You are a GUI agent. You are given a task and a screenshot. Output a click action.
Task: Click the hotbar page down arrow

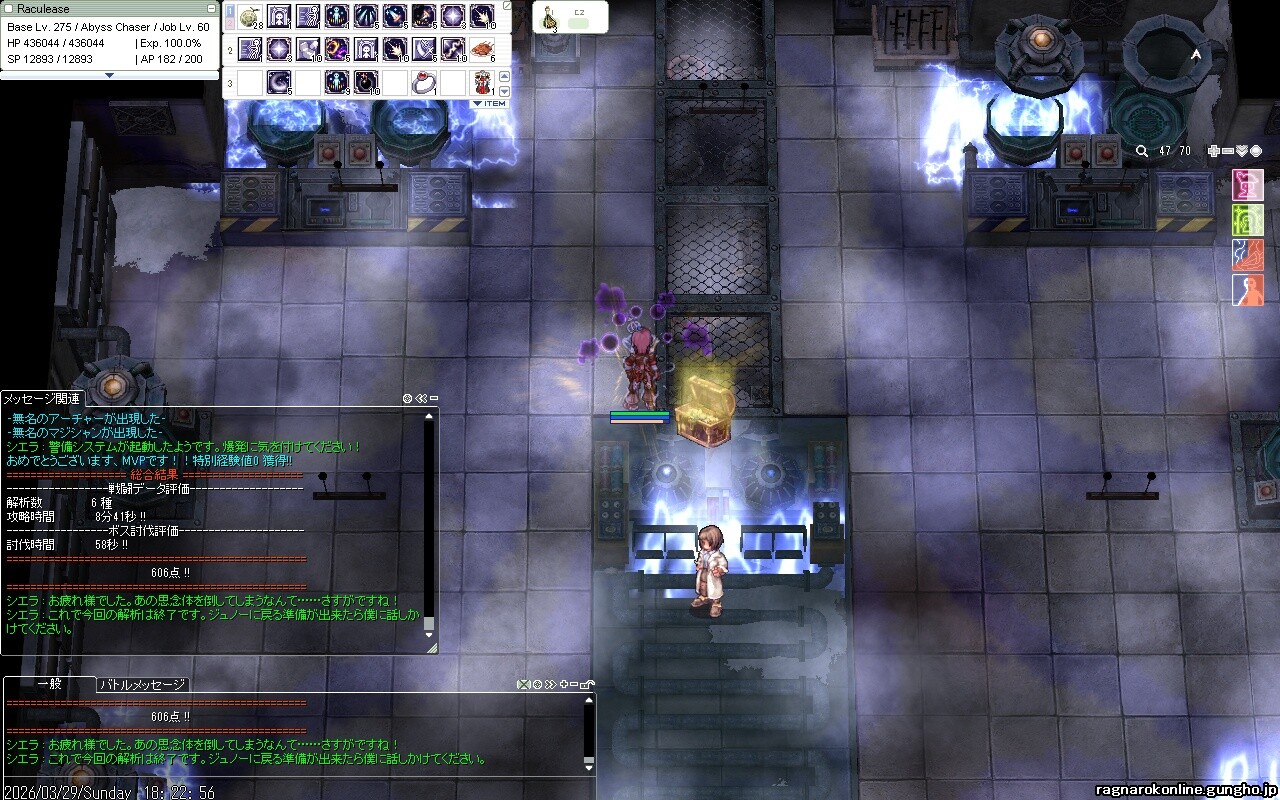[x=504, y=90]
